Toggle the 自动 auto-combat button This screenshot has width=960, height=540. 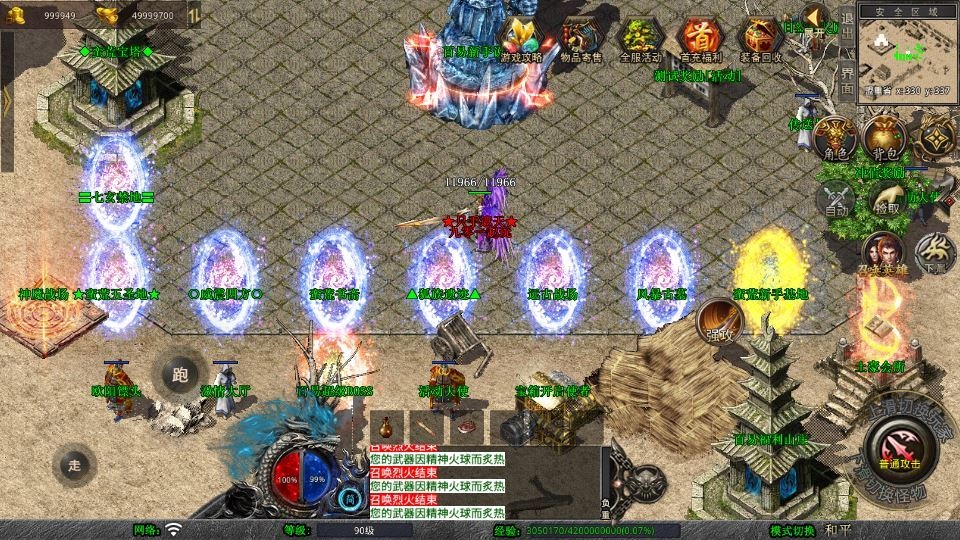tap(836, 198)
